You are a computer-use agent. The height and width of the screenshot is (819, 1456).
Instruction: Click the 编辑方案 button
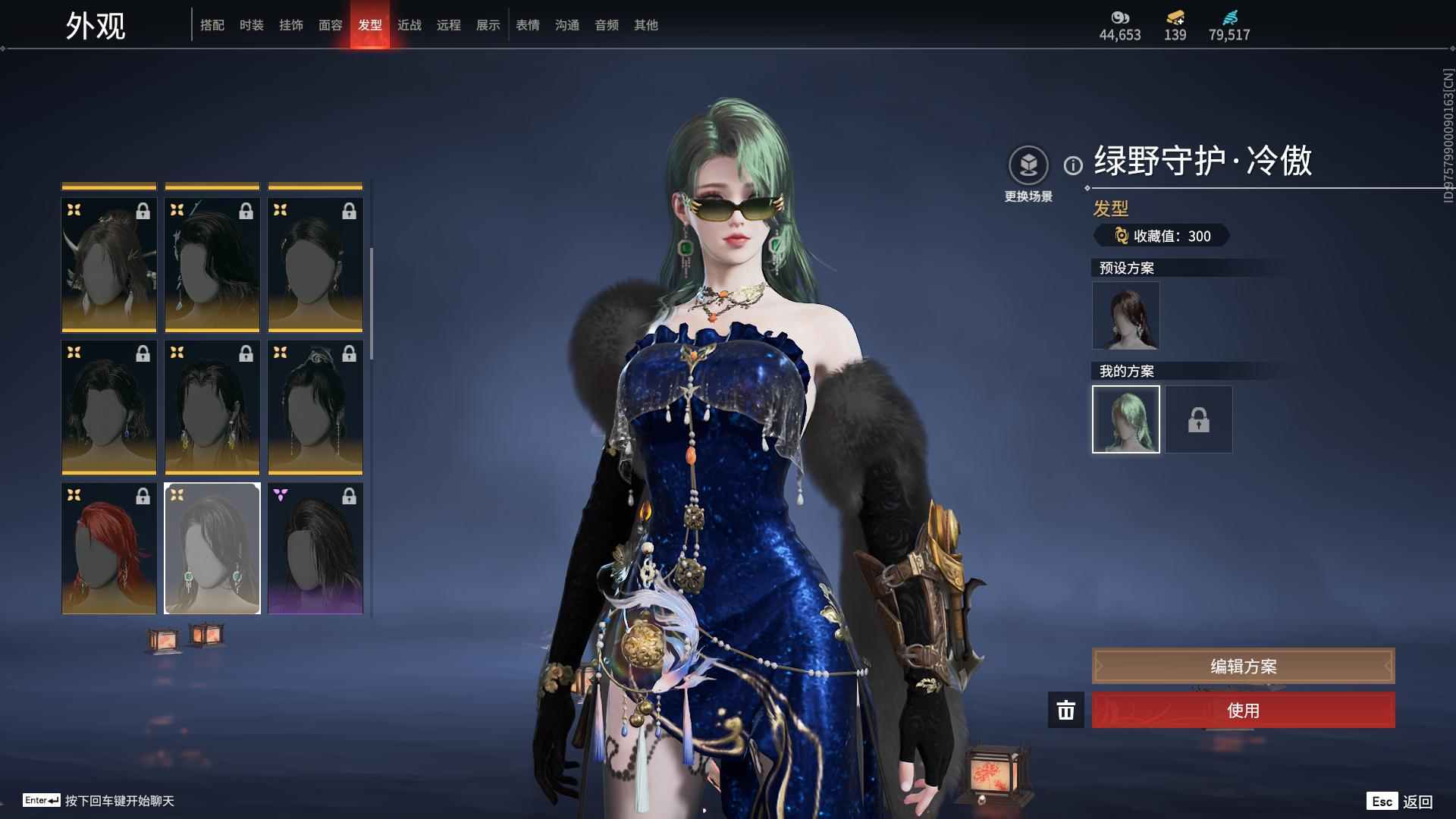click(x=1243, y=666)
